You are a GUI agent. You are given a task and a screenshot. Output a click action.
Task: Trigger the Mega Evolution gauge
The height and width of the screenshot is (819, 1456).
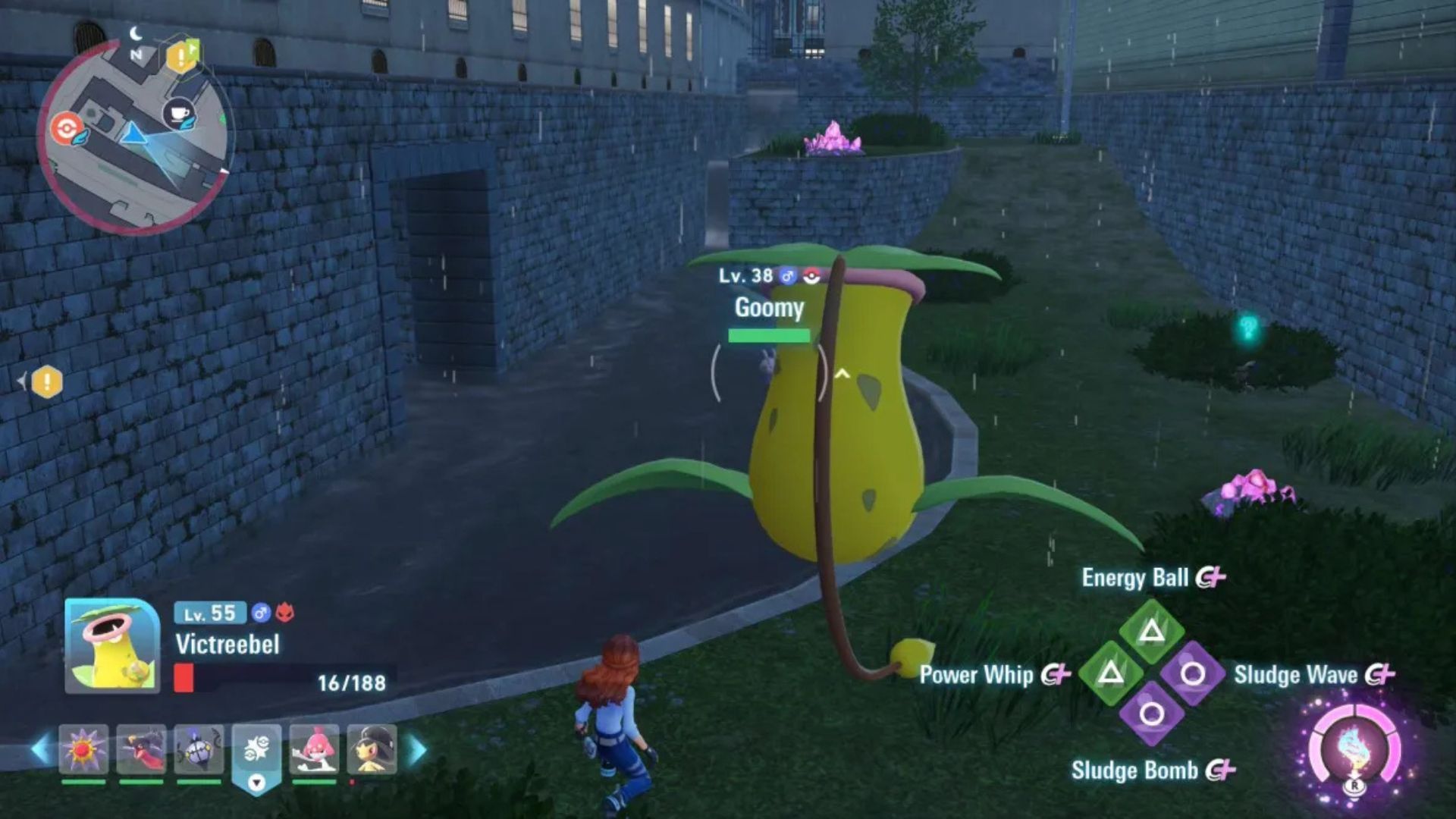(1354, 751)
